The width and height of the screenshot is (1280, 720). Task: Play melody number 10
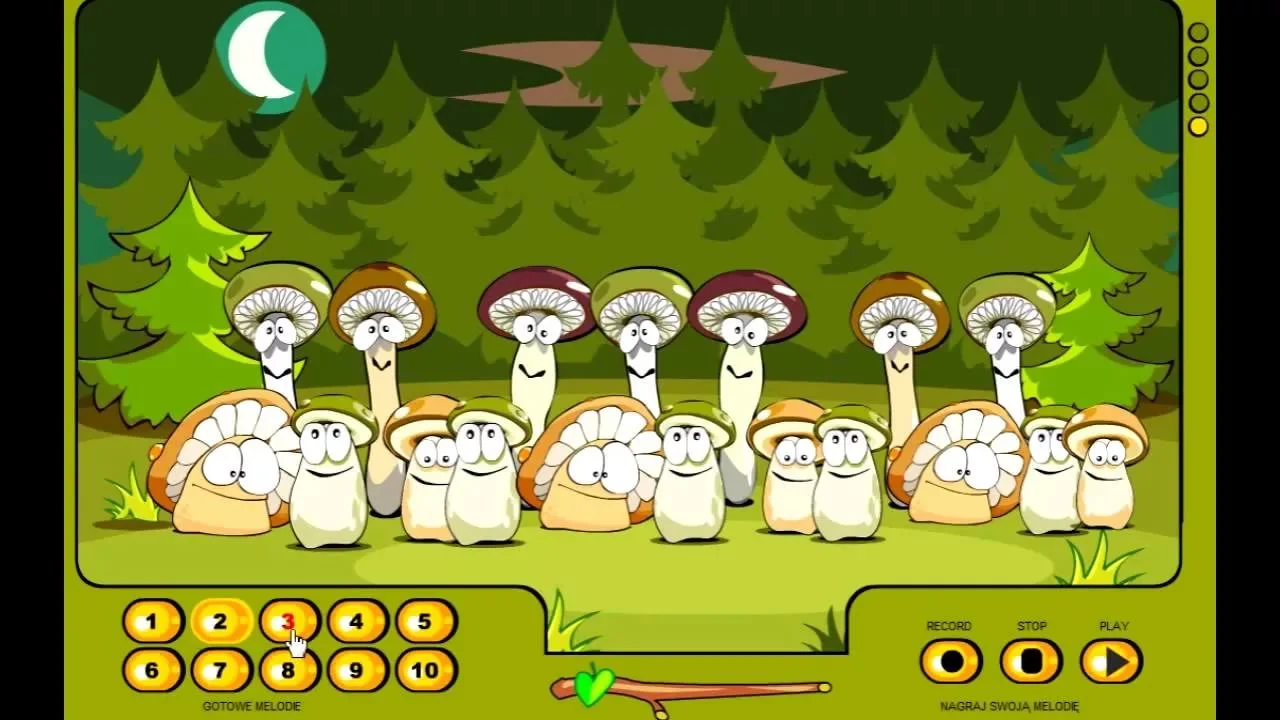[x=425, y=670]
